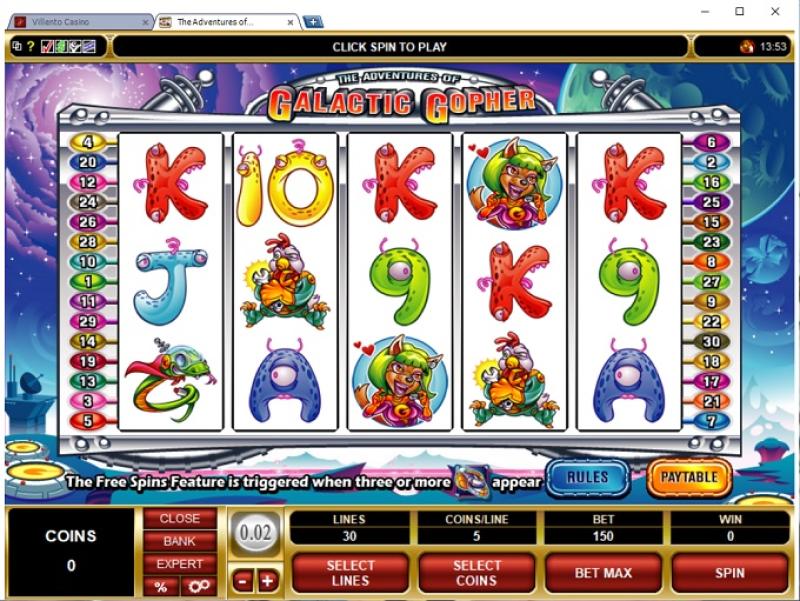Screen dimensions: 800x601
Task: Switch to the Villento Casino tab
Action: tap(76, 21)
